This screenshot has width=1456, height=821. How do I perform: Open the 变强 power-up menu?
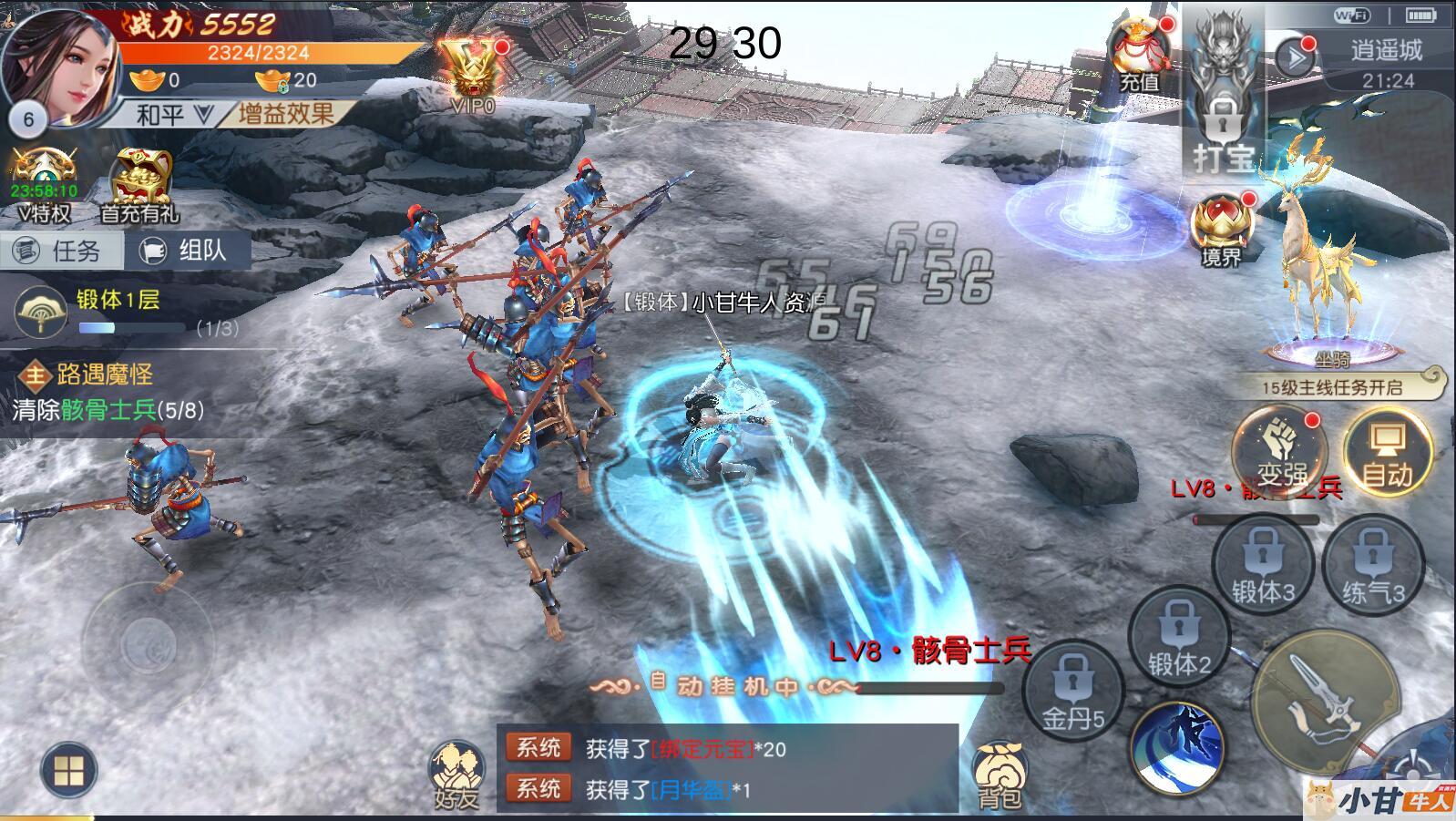click(1279, 451)
